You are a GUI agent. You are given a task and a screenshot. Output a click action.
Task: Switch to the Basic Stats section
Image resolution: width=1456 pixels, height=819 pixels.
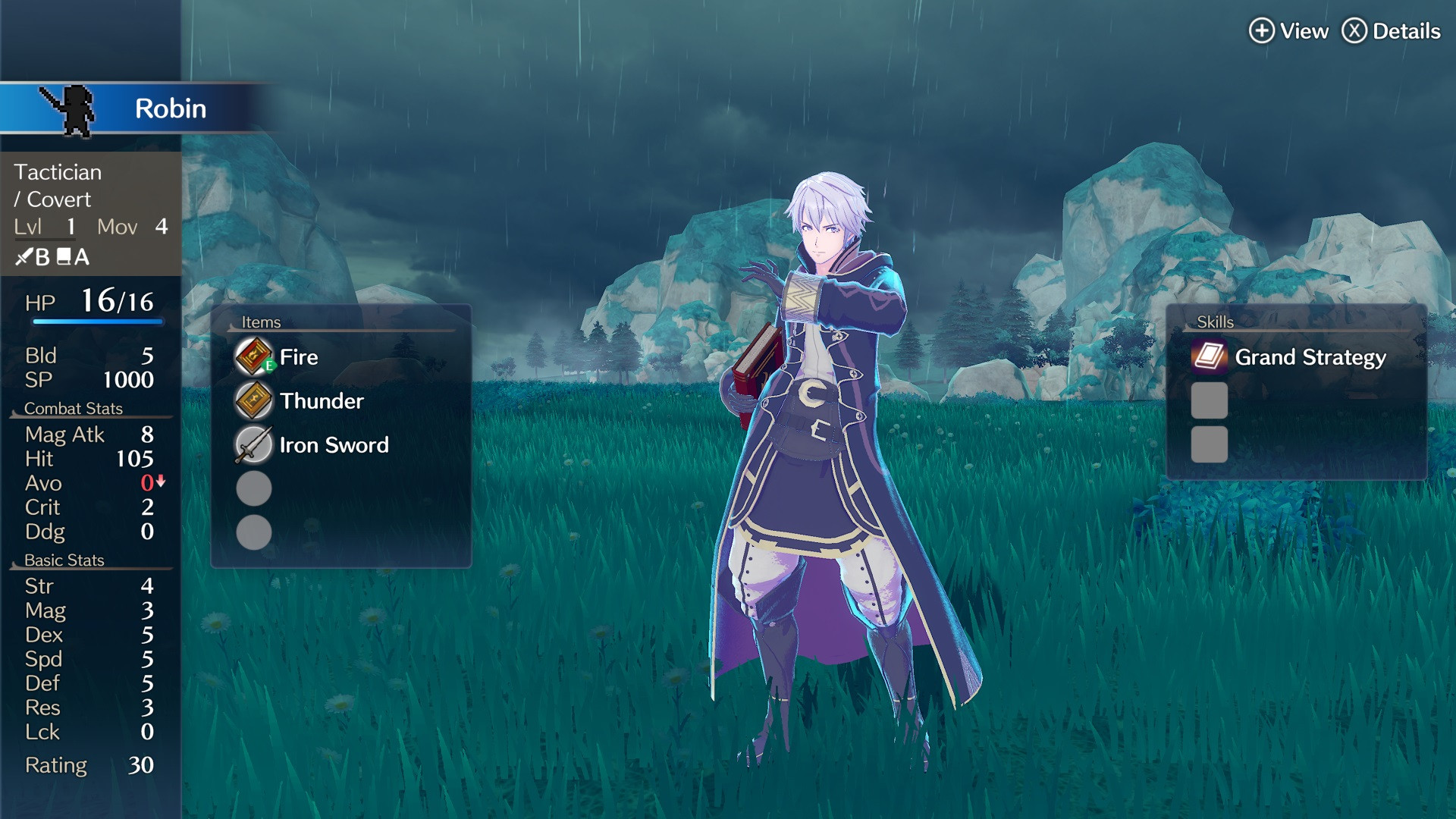64,561
